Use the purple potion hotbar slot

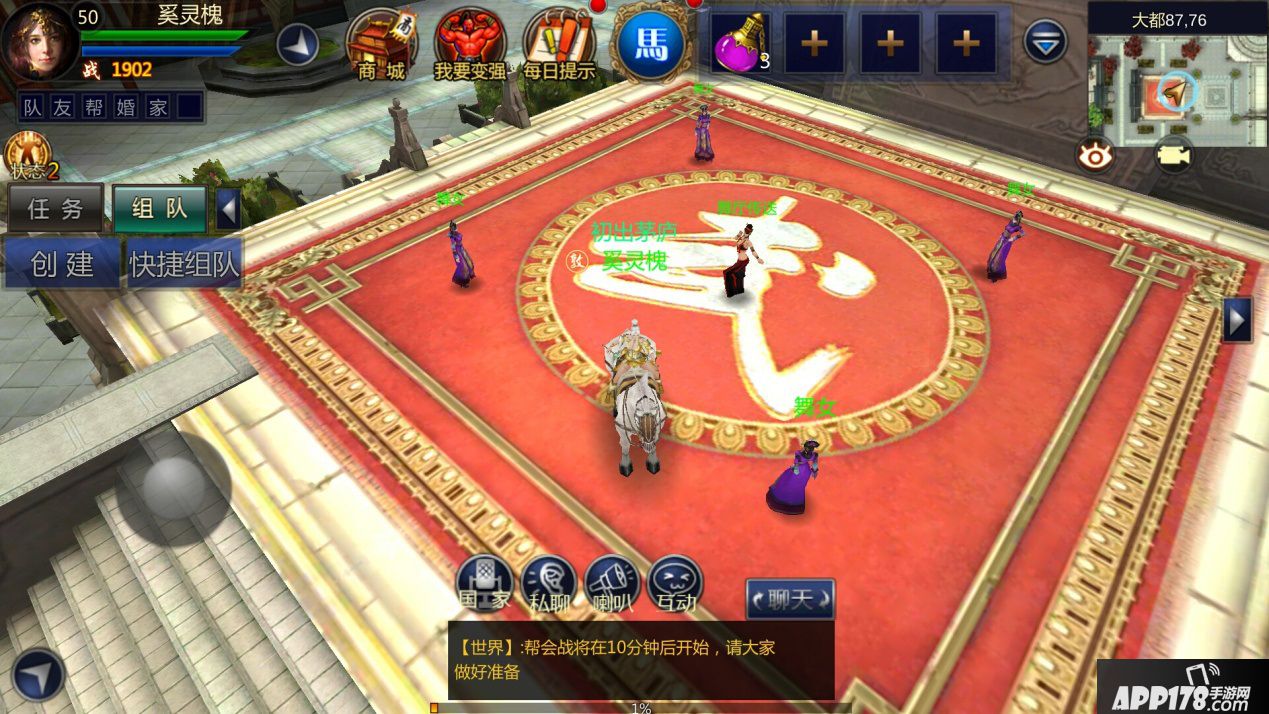click(x=741, y=43)
